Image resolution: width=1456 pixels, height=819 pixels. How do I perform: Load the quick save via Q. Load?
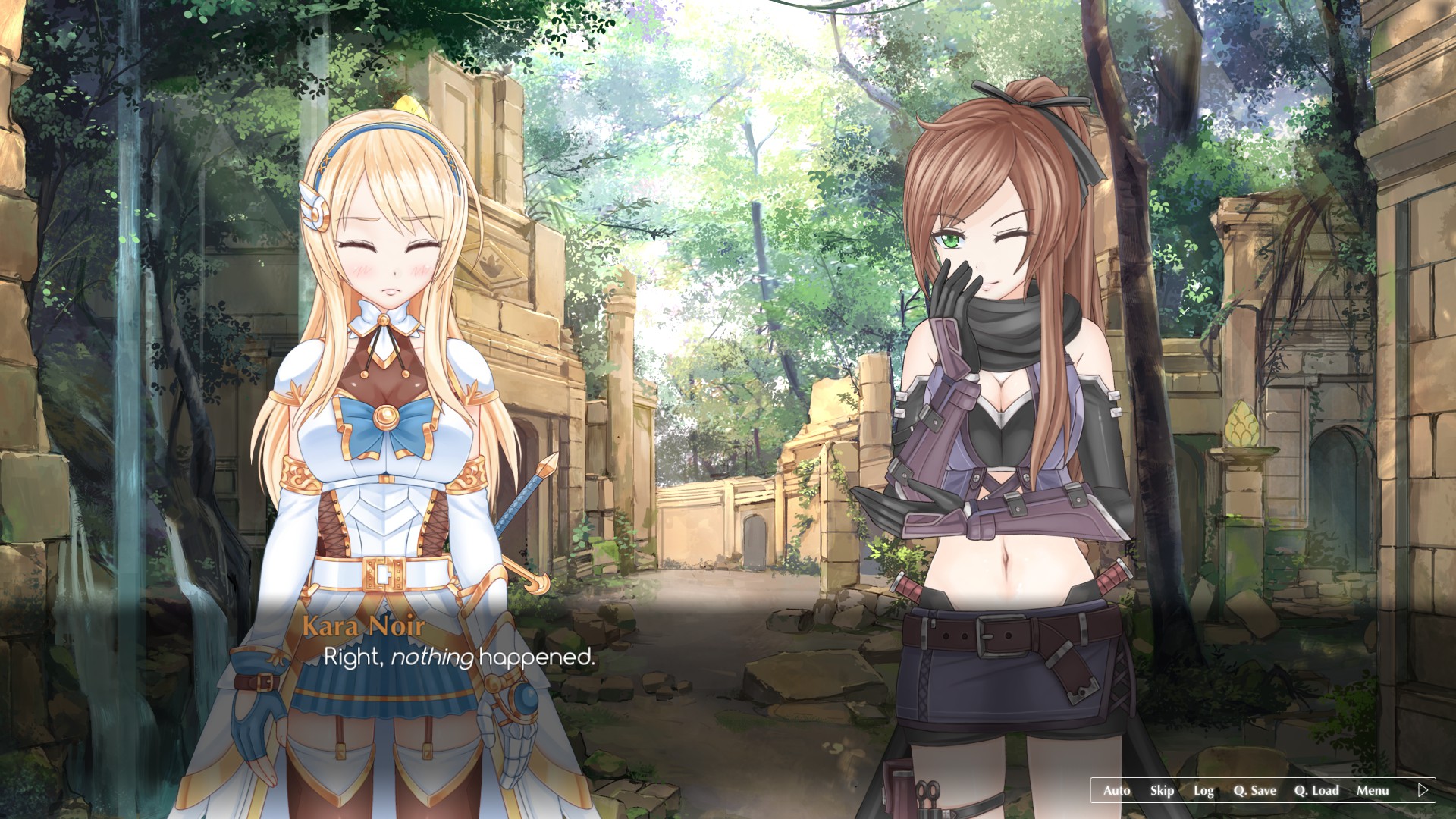[x=1316, y=790]
